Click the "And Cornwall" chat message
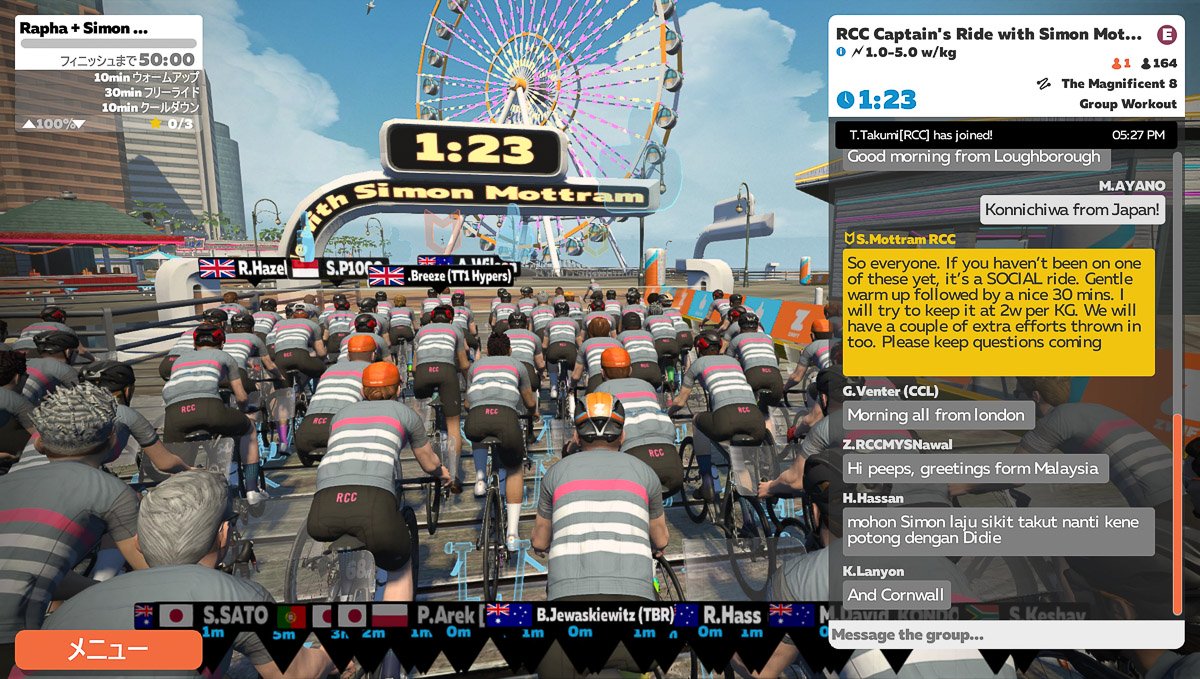The width and height of the screenshot is (1200, 679). [896, 595]
